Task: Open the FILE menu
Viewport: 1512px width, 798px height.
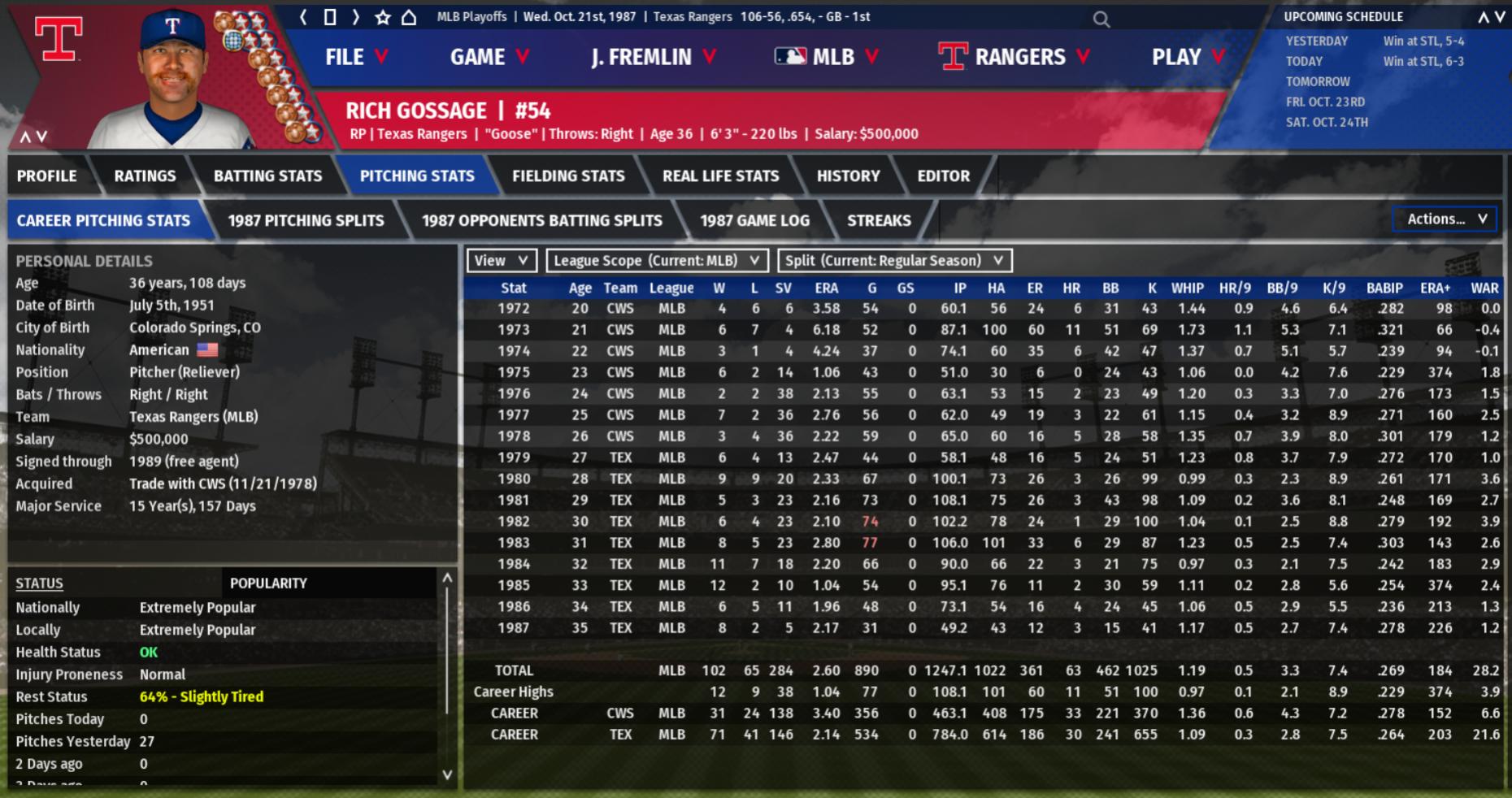Action: tap(356, 57)
